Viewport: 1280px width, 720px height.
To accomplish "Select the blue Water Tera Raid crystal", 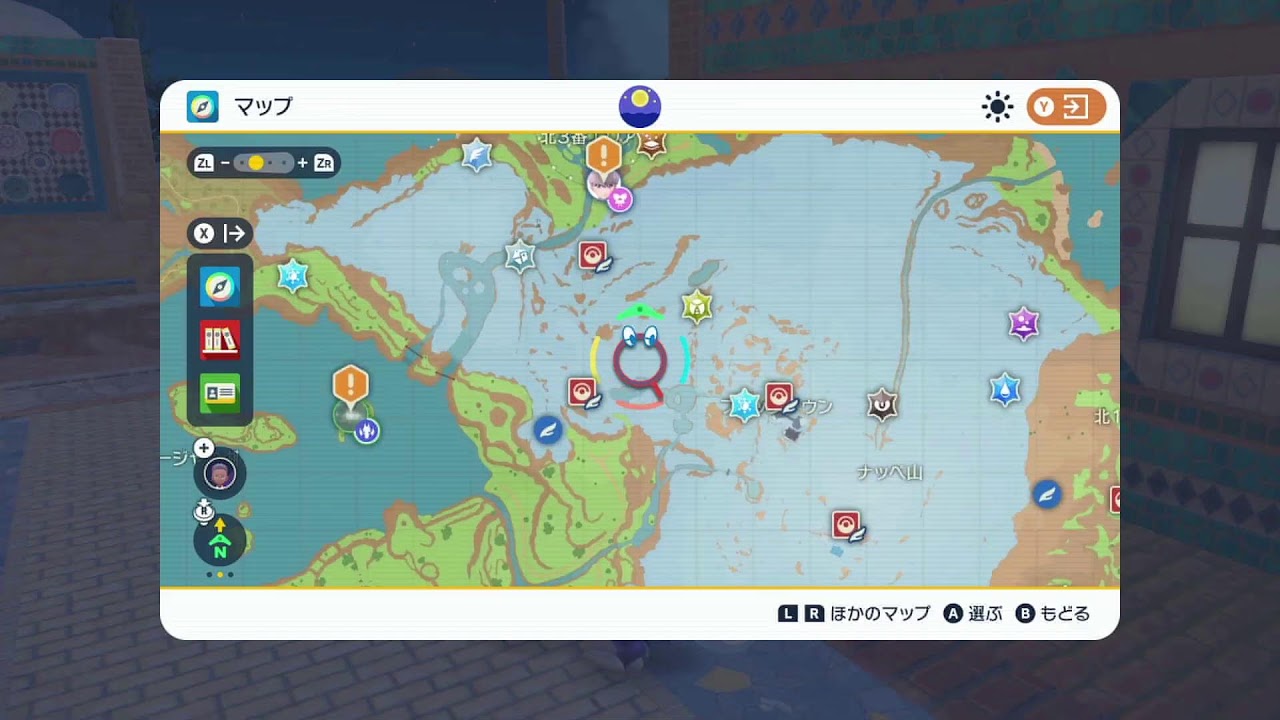I will point(1005,389).
